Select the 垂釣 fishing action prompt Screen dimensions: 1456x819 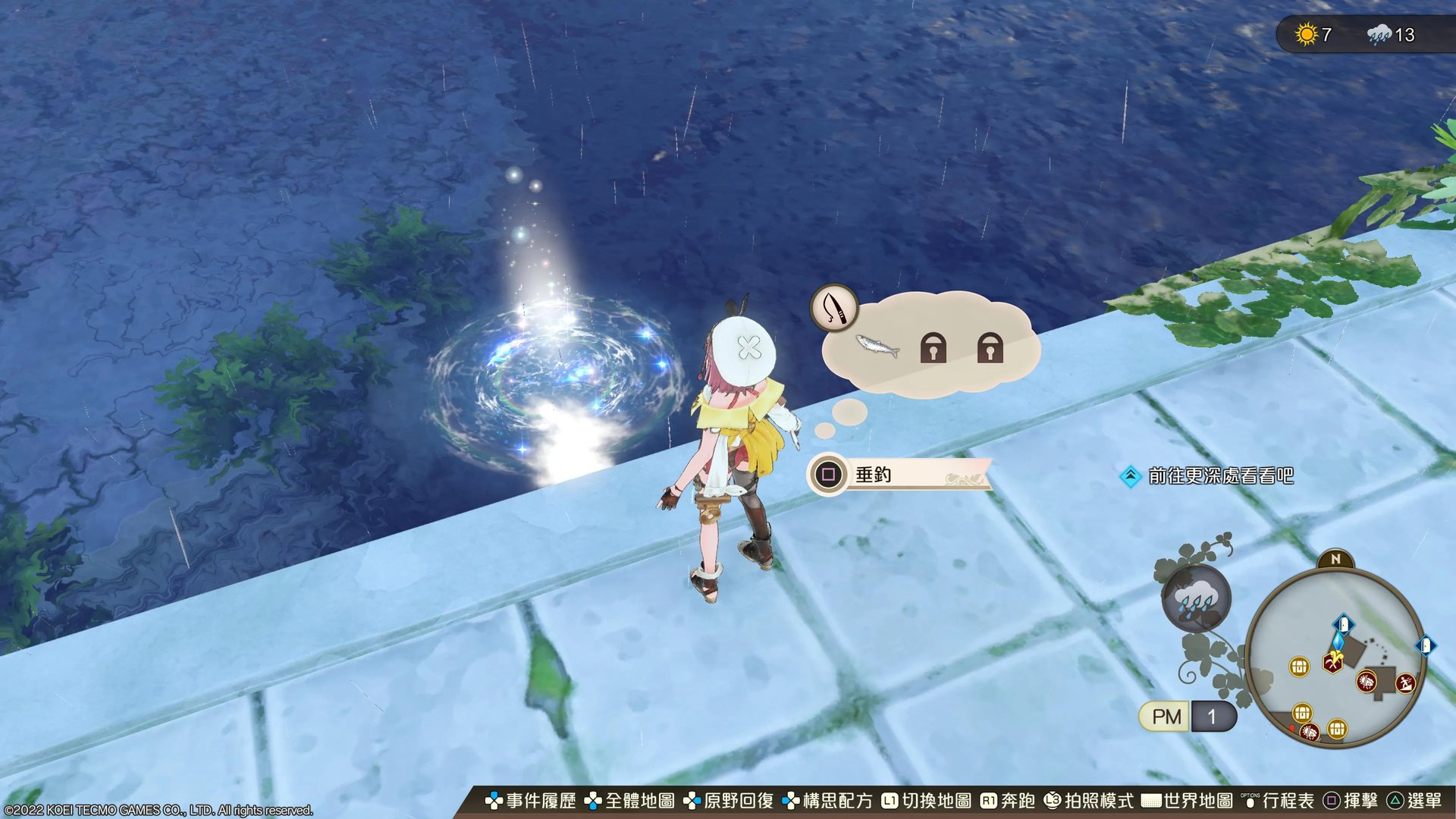click(899, 475)
